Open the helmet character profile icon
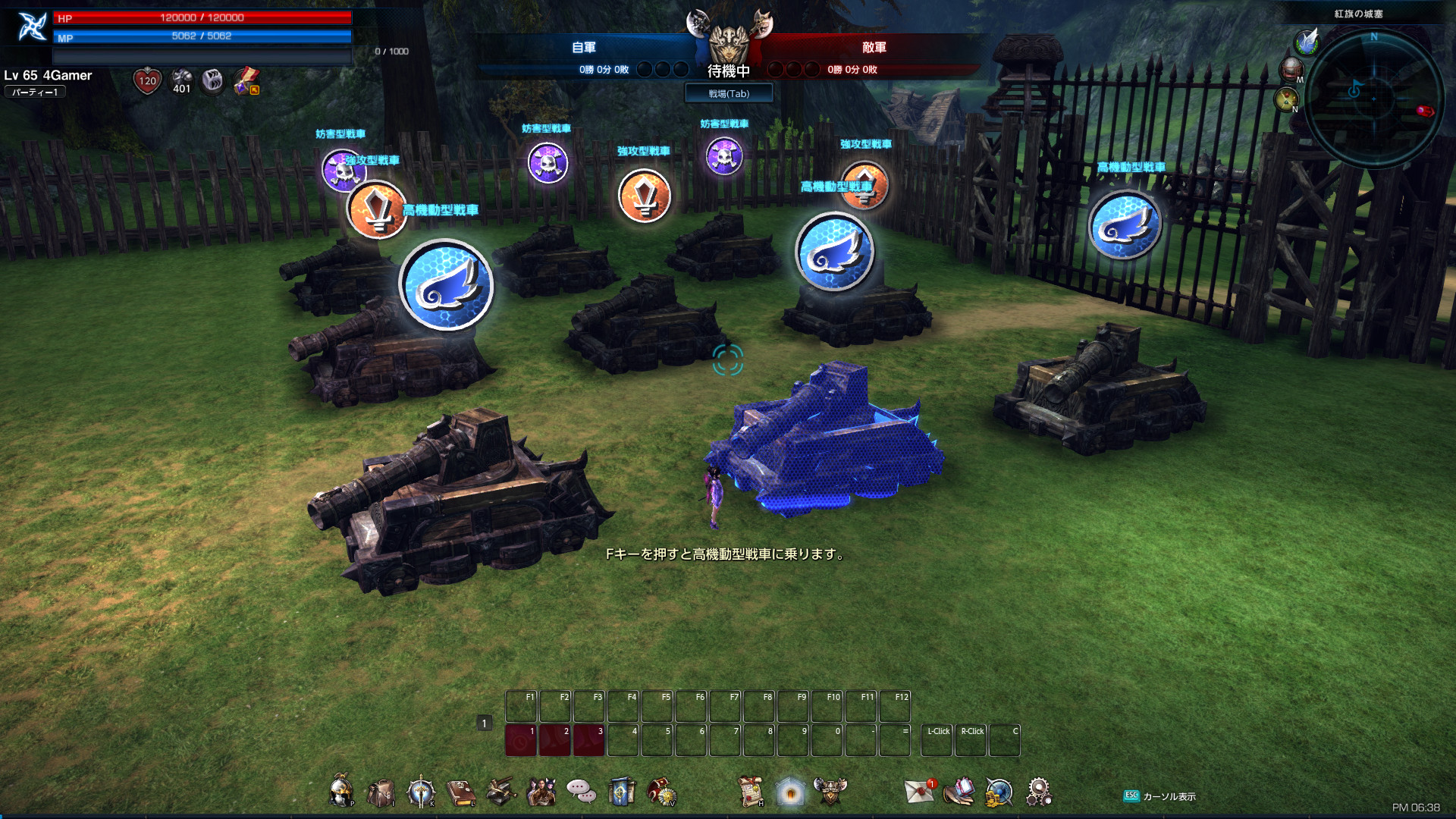The image size is (1456, 819). 341,791
